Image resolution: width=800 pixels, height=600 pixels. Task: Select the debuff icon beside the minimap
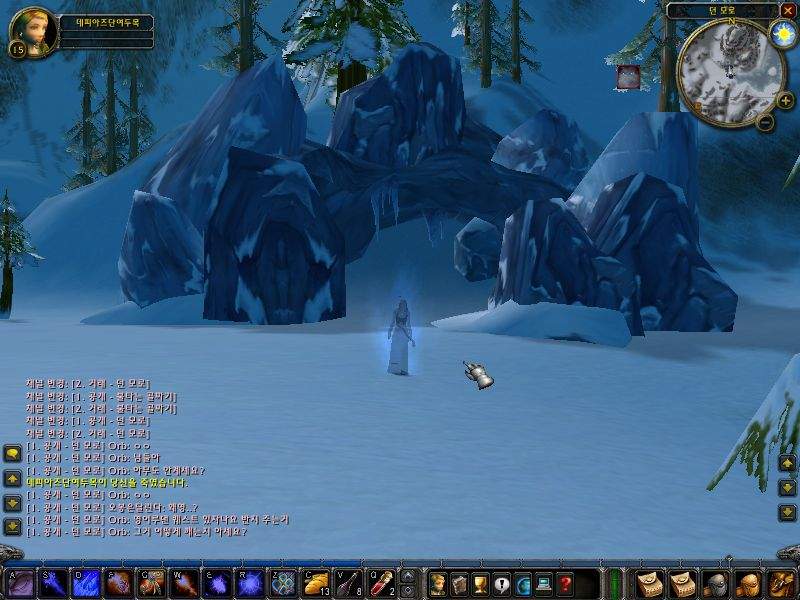(628, 76)
